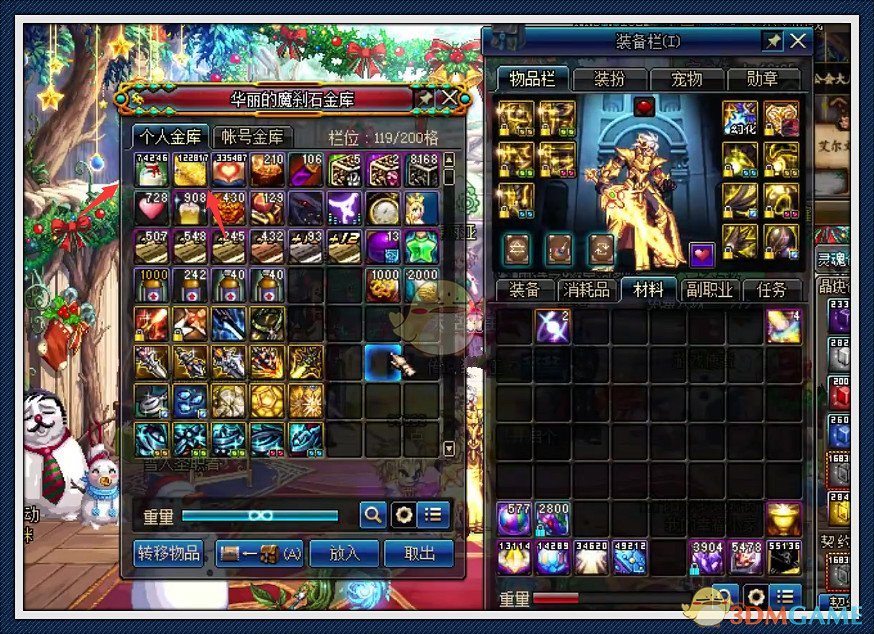Show the 勋章 tab
Viewport: 874px width, 634px height.
pyautogui.click(x=766, y=79)
